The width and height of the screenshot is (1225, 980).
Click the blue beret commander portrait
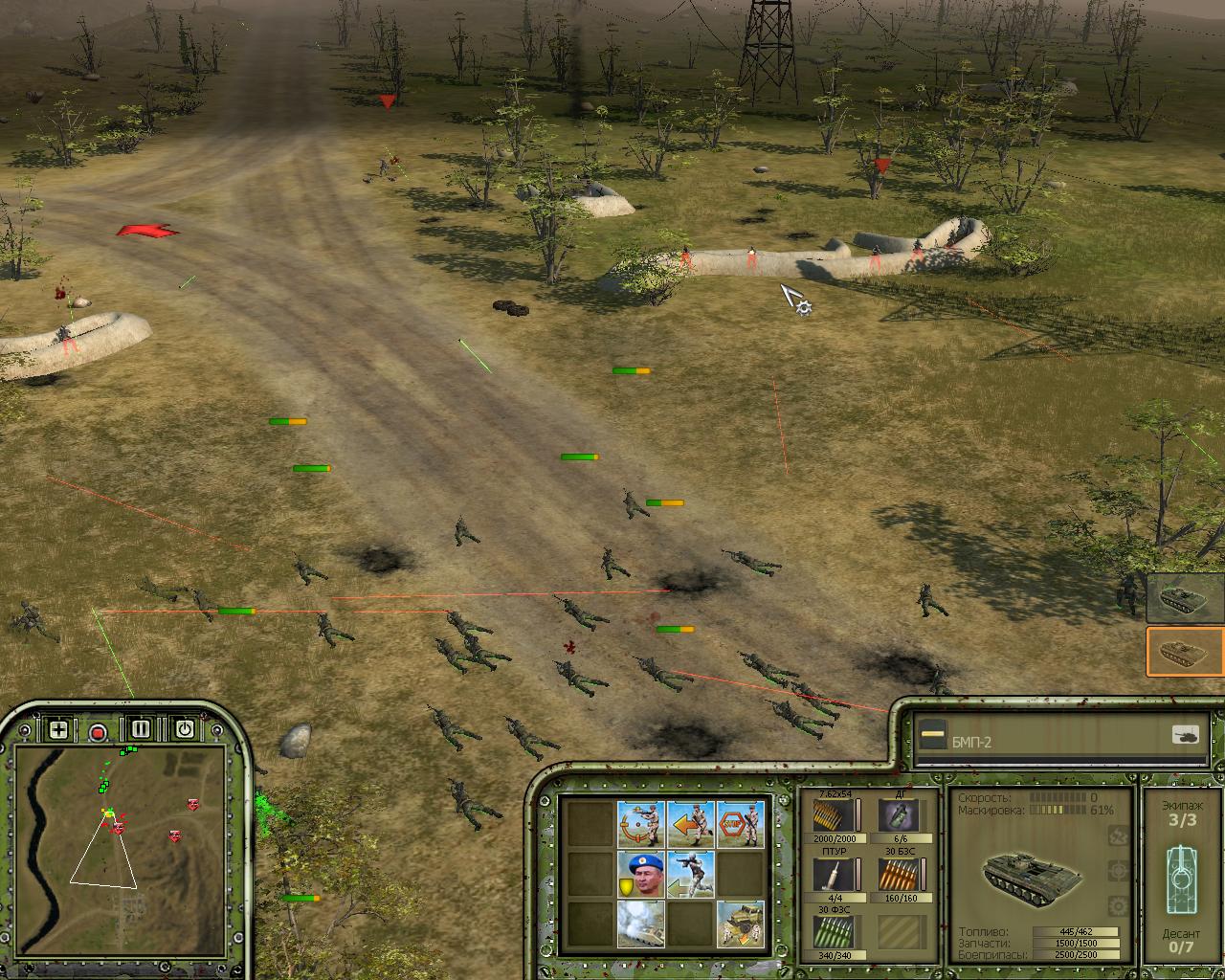coord(641,874)
